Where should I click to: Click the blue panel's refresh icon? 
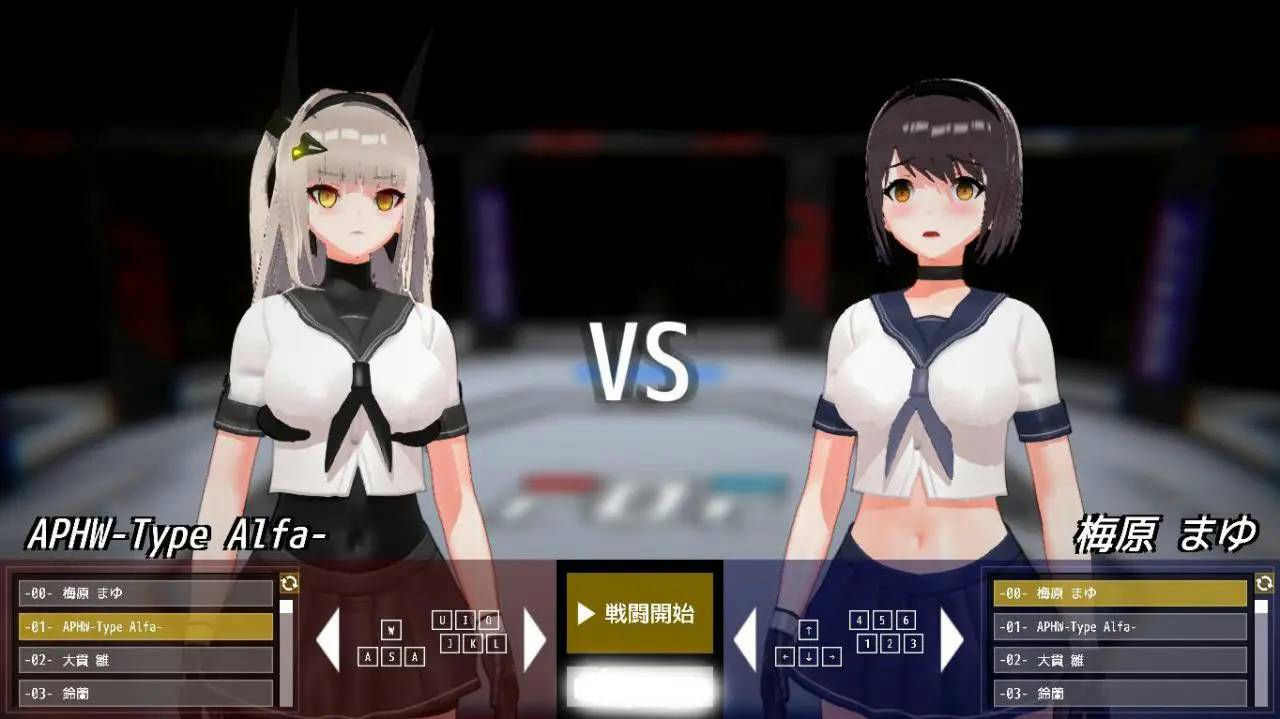1264,583
